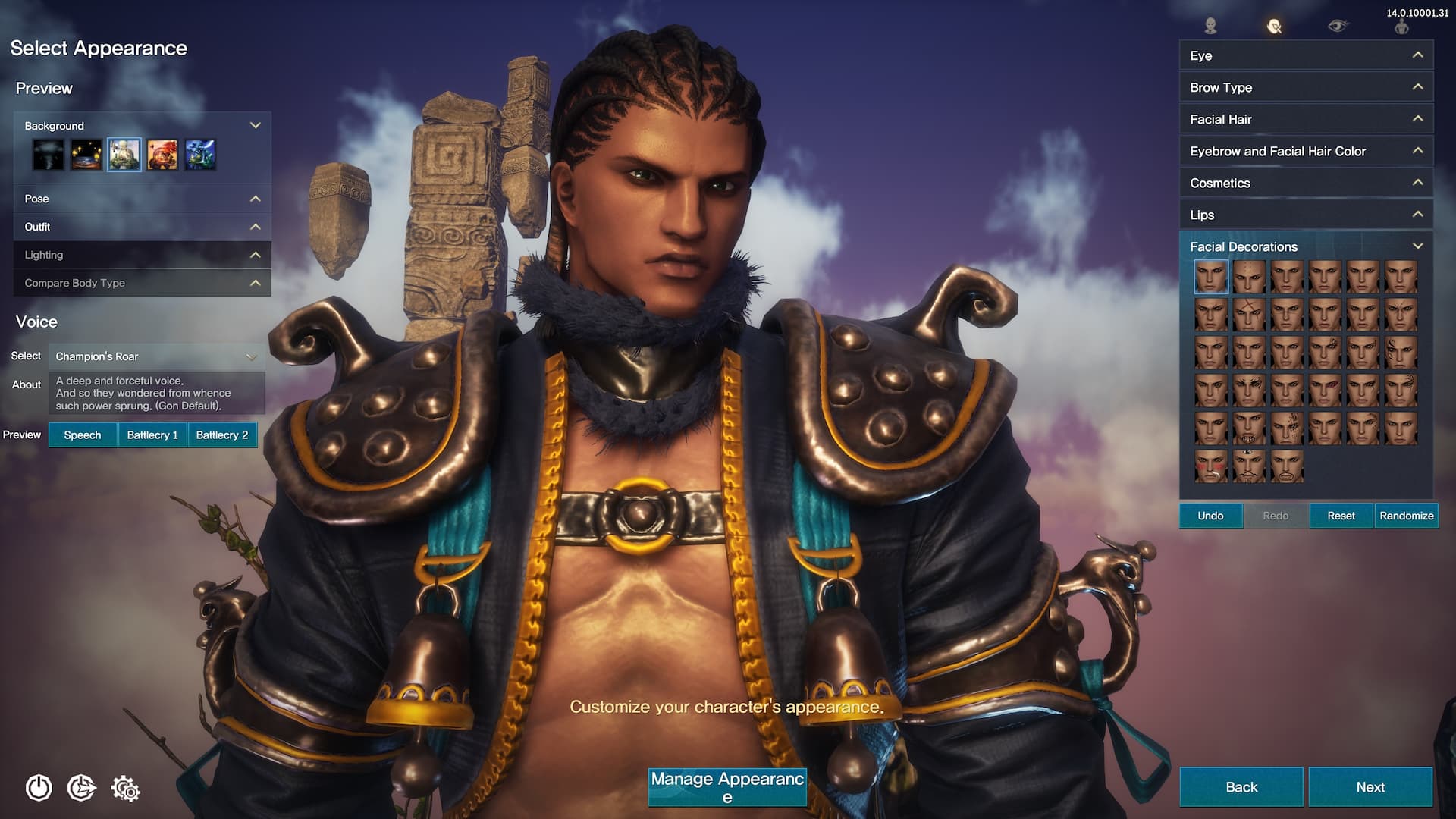Viewport: 1456px width, 819px height.
Task: Select the currently highlighted first facial decoration
Action: tap(1211, 276)
